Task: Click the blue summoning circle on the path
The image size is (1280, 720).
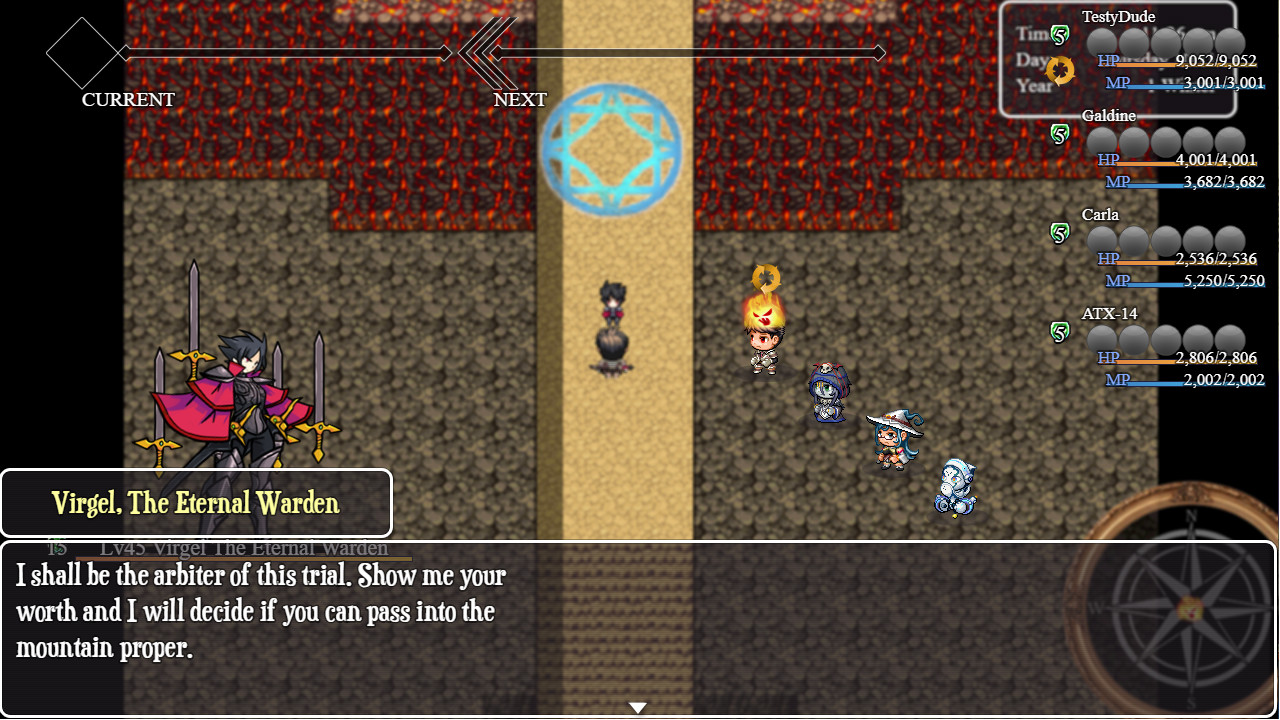Action: click(x=610, y=148)
